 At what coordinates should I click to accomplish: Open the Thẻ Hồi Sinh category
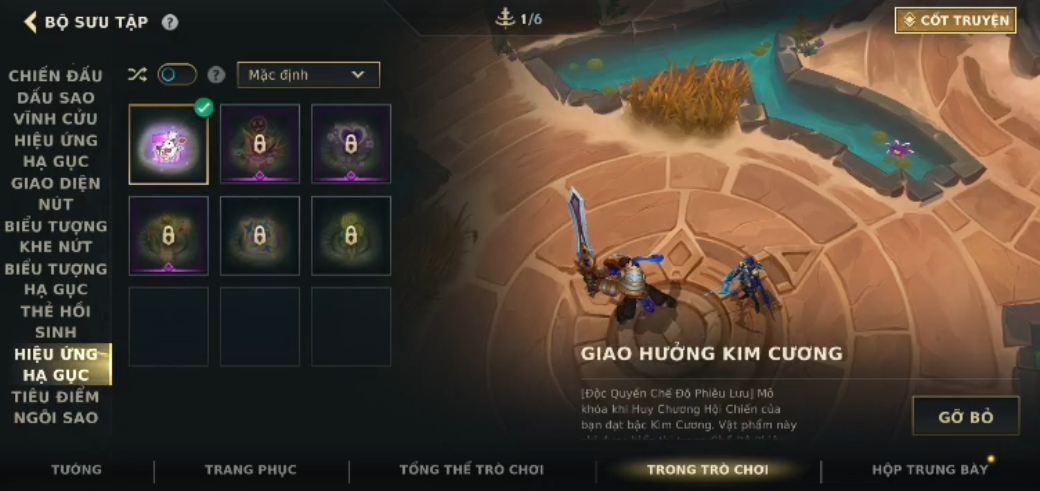click(x=56, y=322)
